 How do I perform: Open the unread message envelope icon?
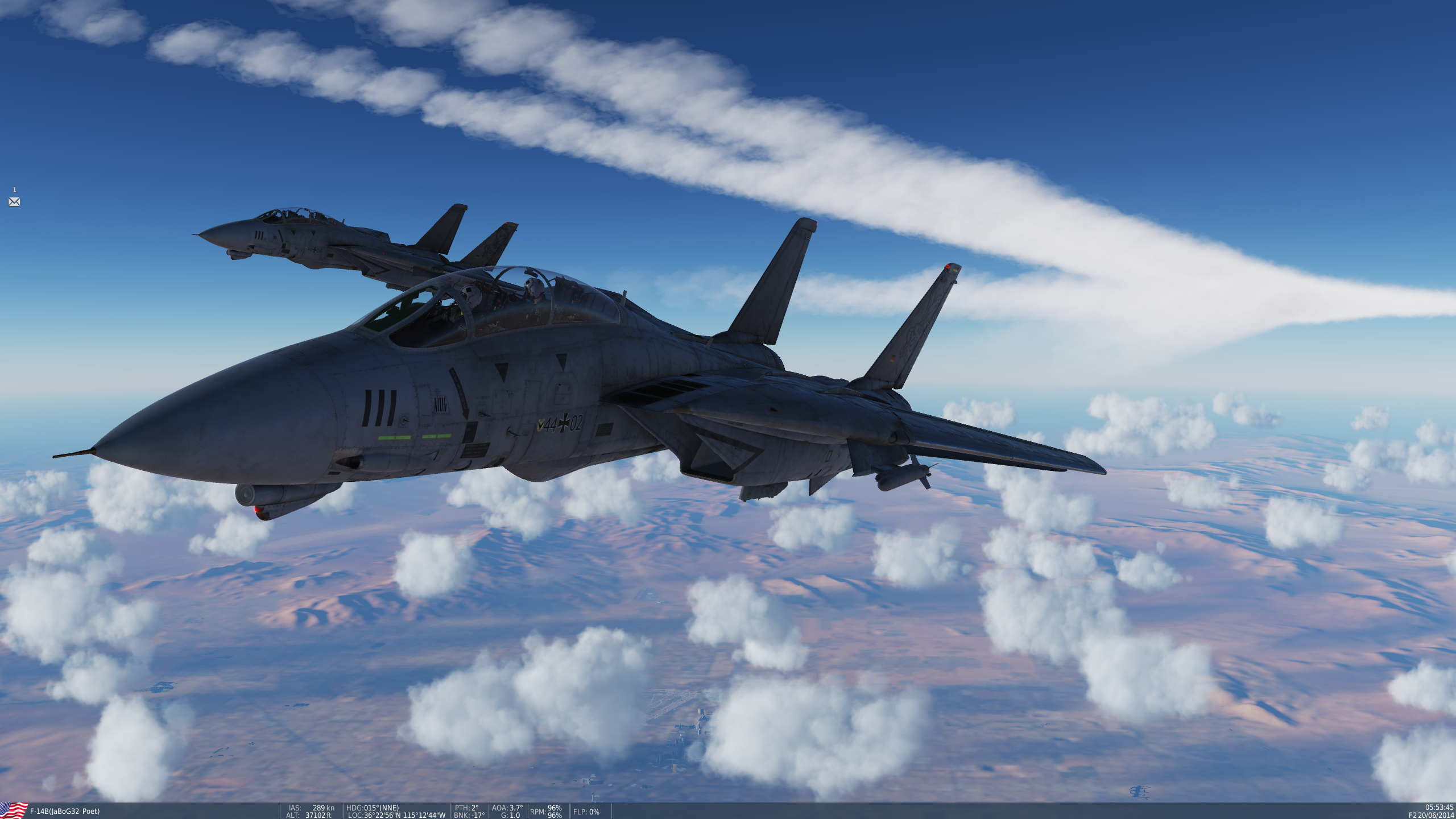(x=14, y=202)
